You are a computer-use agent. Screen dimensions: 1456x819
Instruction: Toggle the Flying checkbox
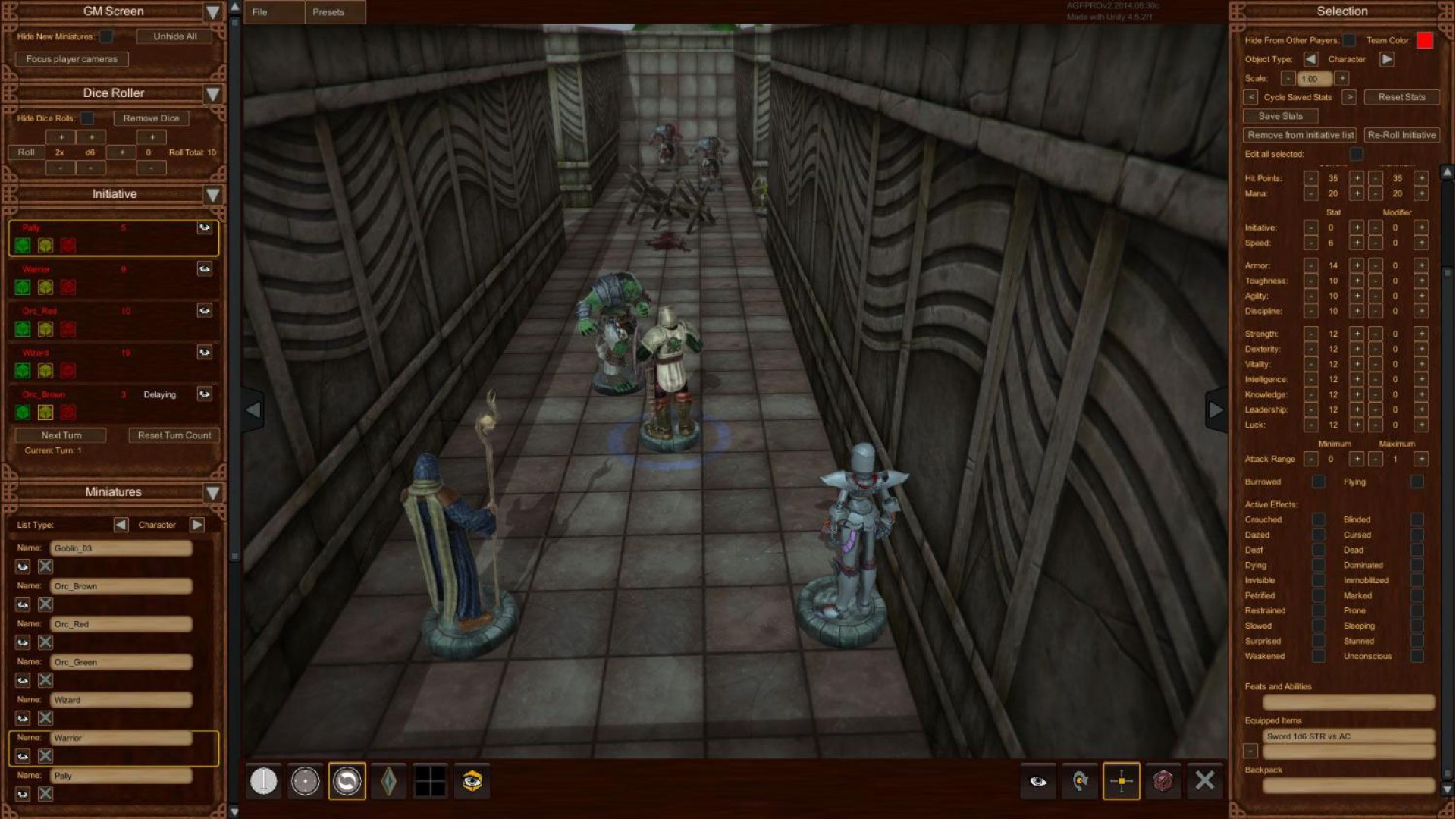[x=1417, y=482]
